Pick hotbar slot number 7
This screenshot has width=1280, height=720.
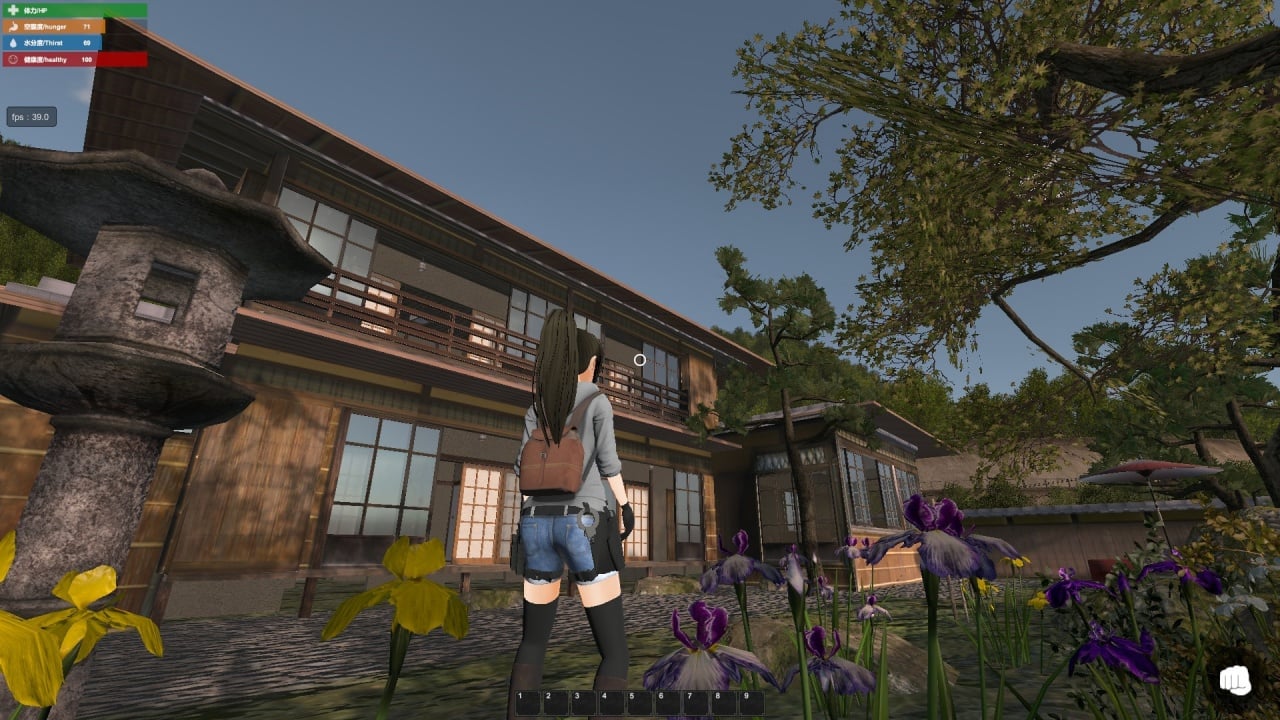pyautogui.click(x=695, y=703)
